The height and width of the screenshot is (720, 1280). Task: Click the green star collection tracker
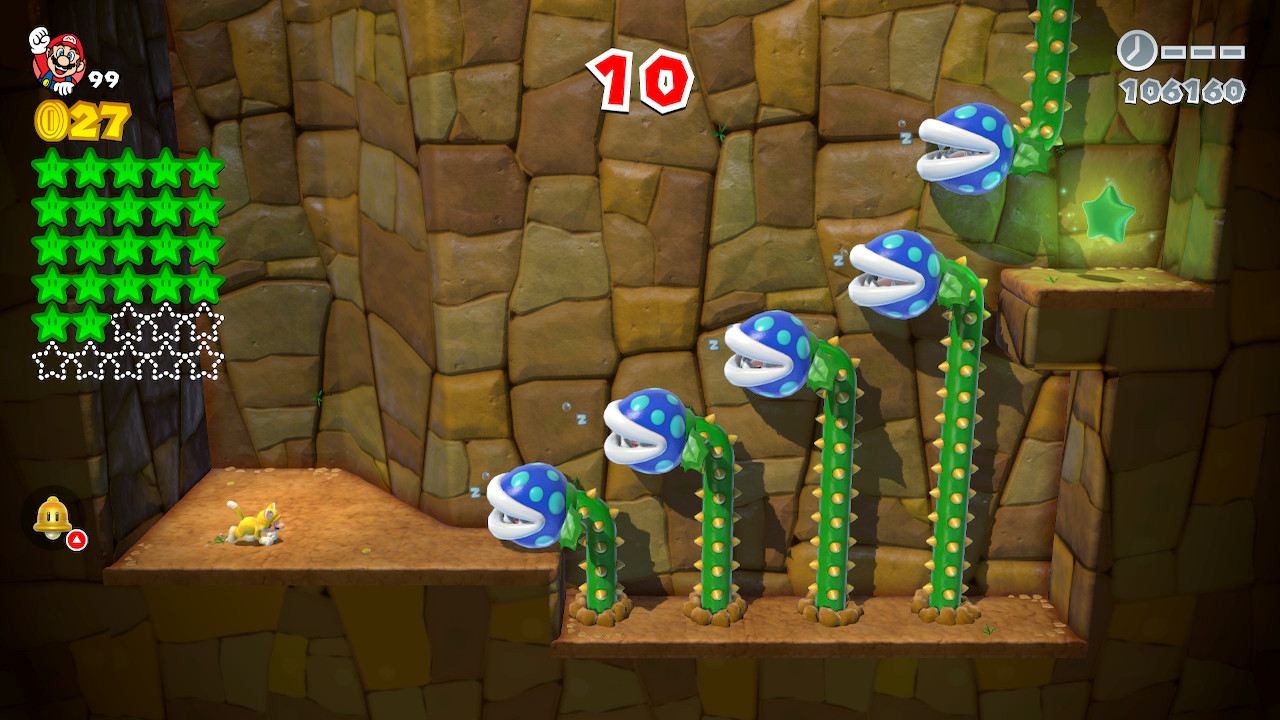(128, 264)
